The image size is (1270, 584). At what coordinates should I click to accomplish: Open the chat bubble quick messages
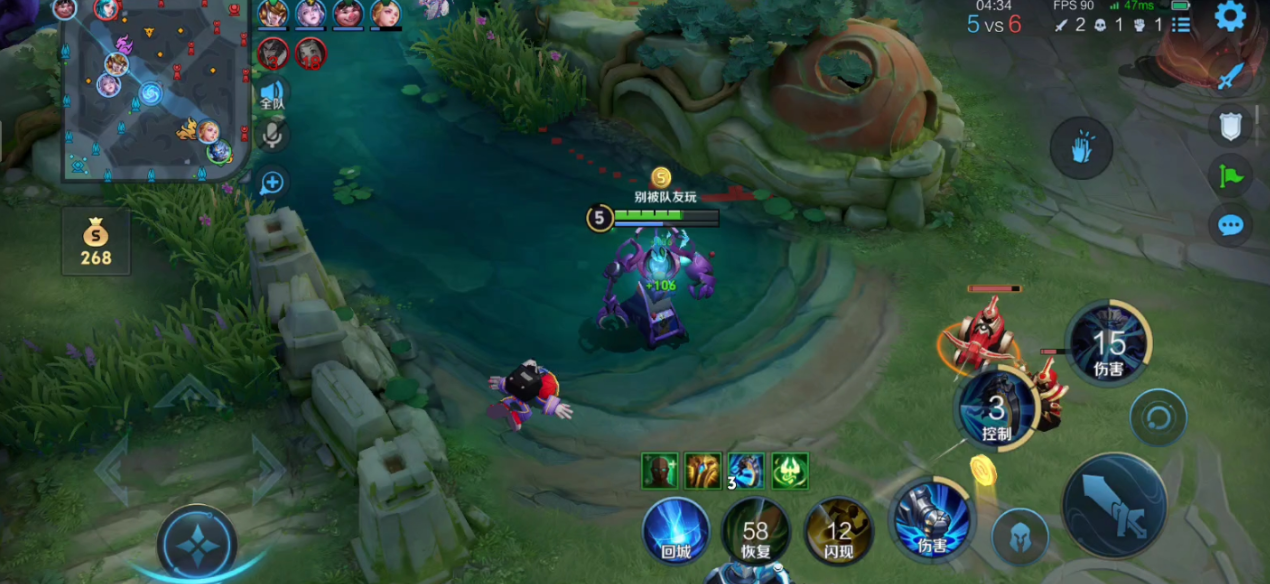click(1230, 225)
